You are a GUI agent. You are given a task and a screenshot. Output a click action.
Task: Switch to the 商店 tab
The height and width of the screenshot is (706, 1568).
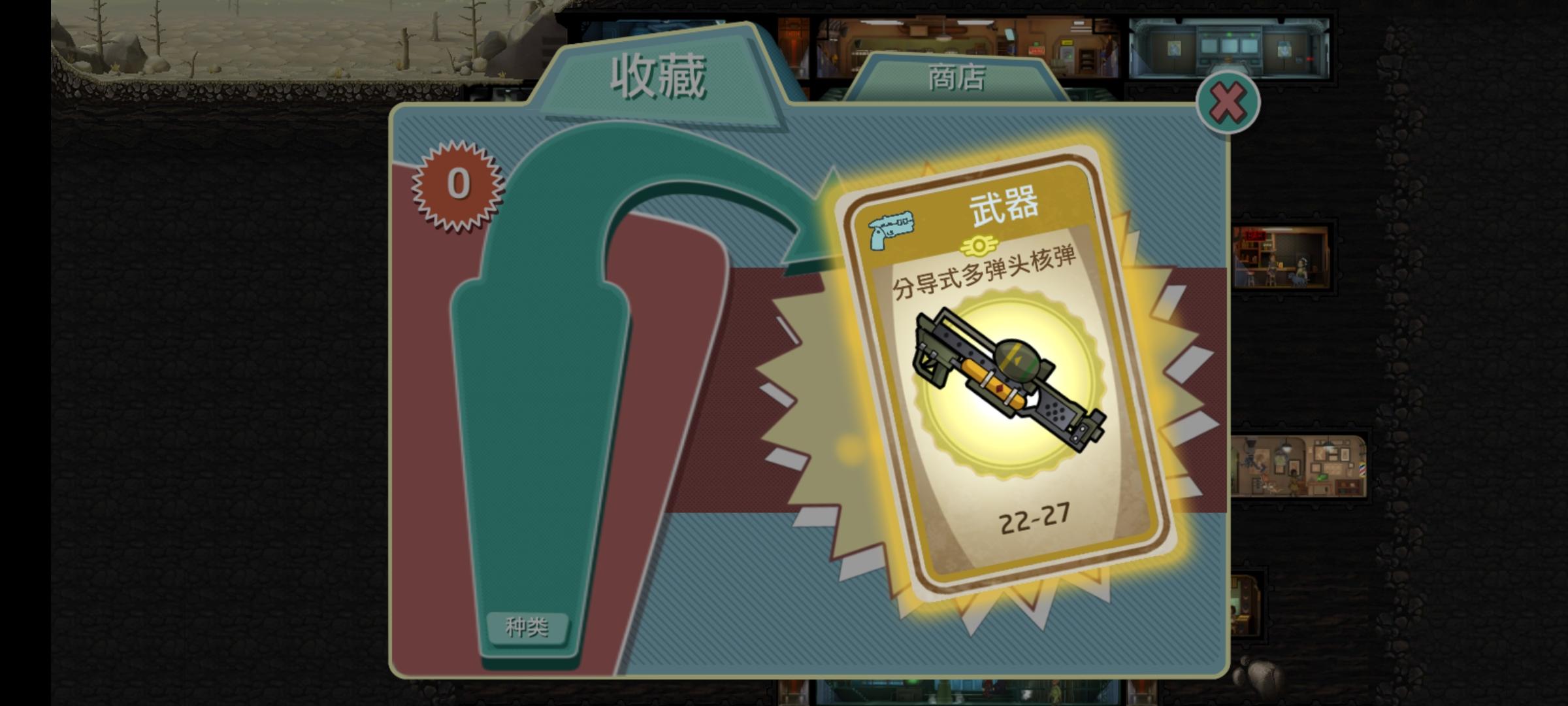(957, 78)
